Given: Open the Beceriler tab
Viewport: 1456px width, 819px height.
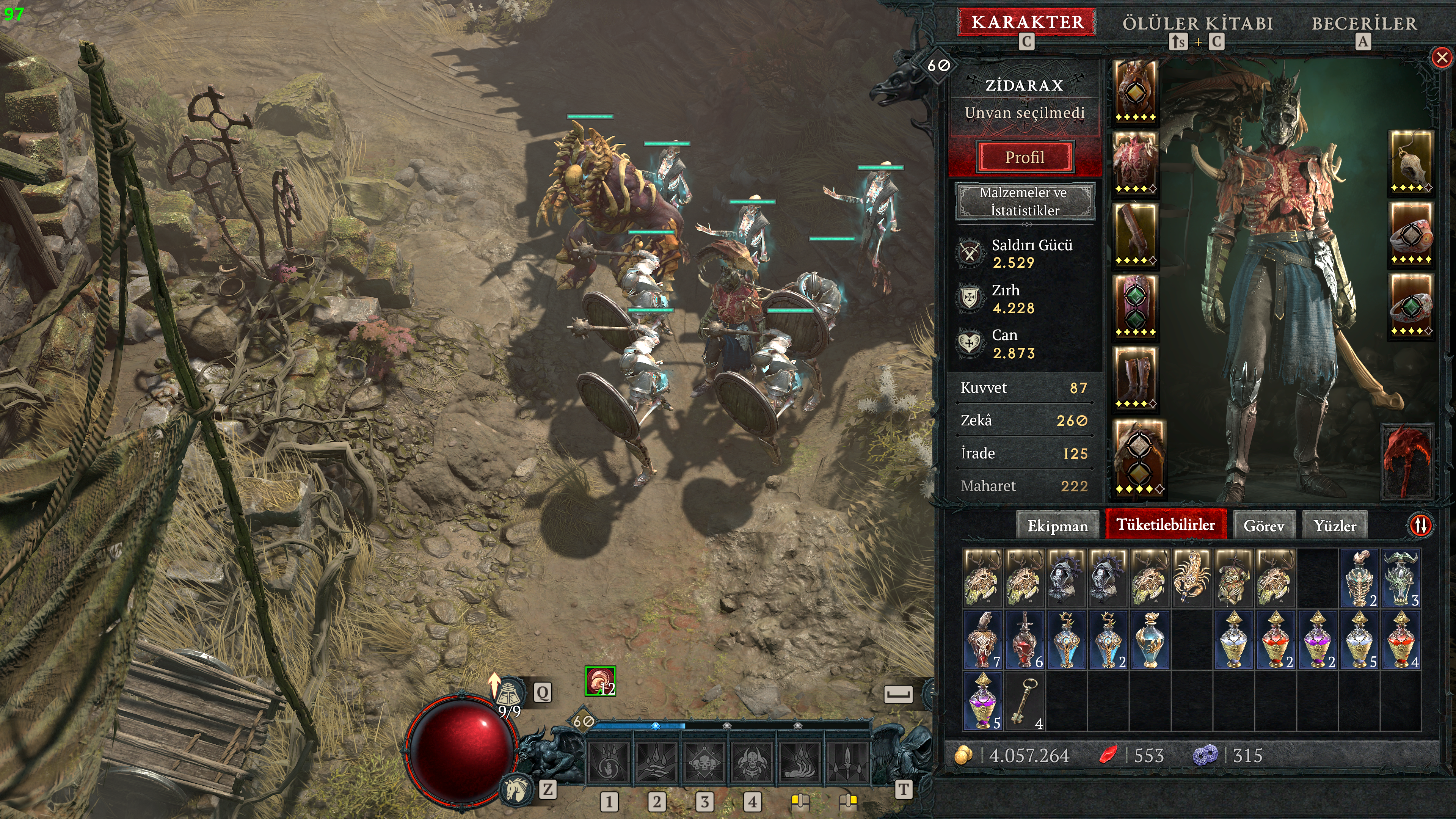Looking at the screenshot, I should point(1364,24).
